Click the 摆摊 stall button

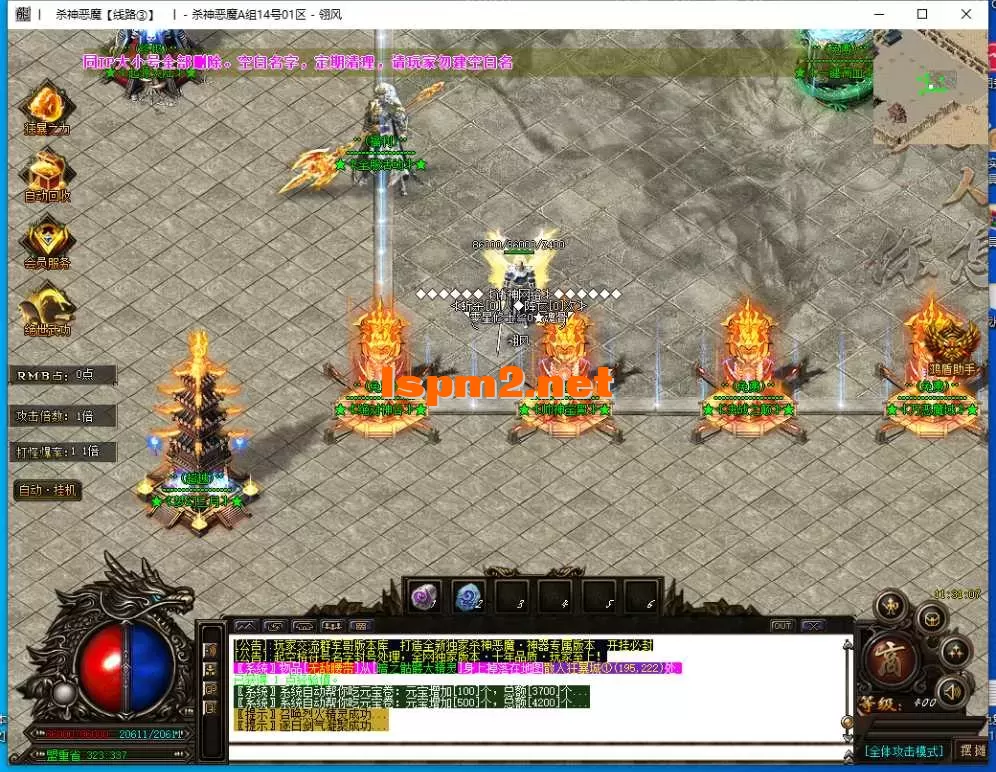(x=972, y=750)
